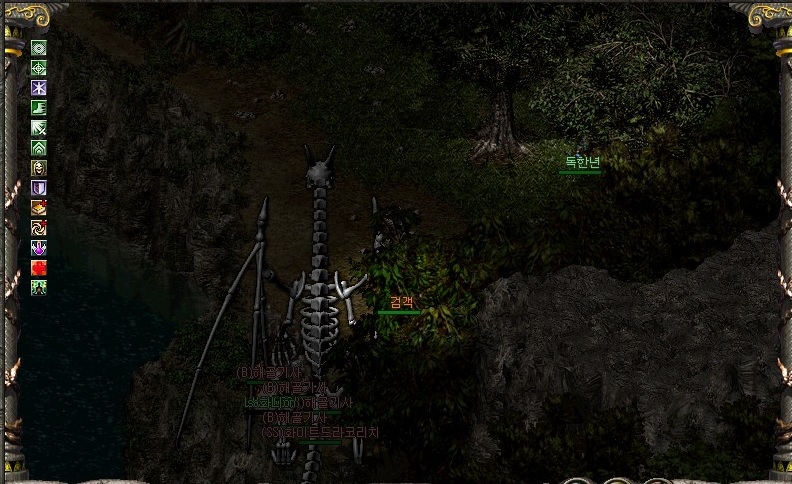The image size is (792, 484).
Task: Click the green concentric circles buff icon
Action: coord(39,47)
